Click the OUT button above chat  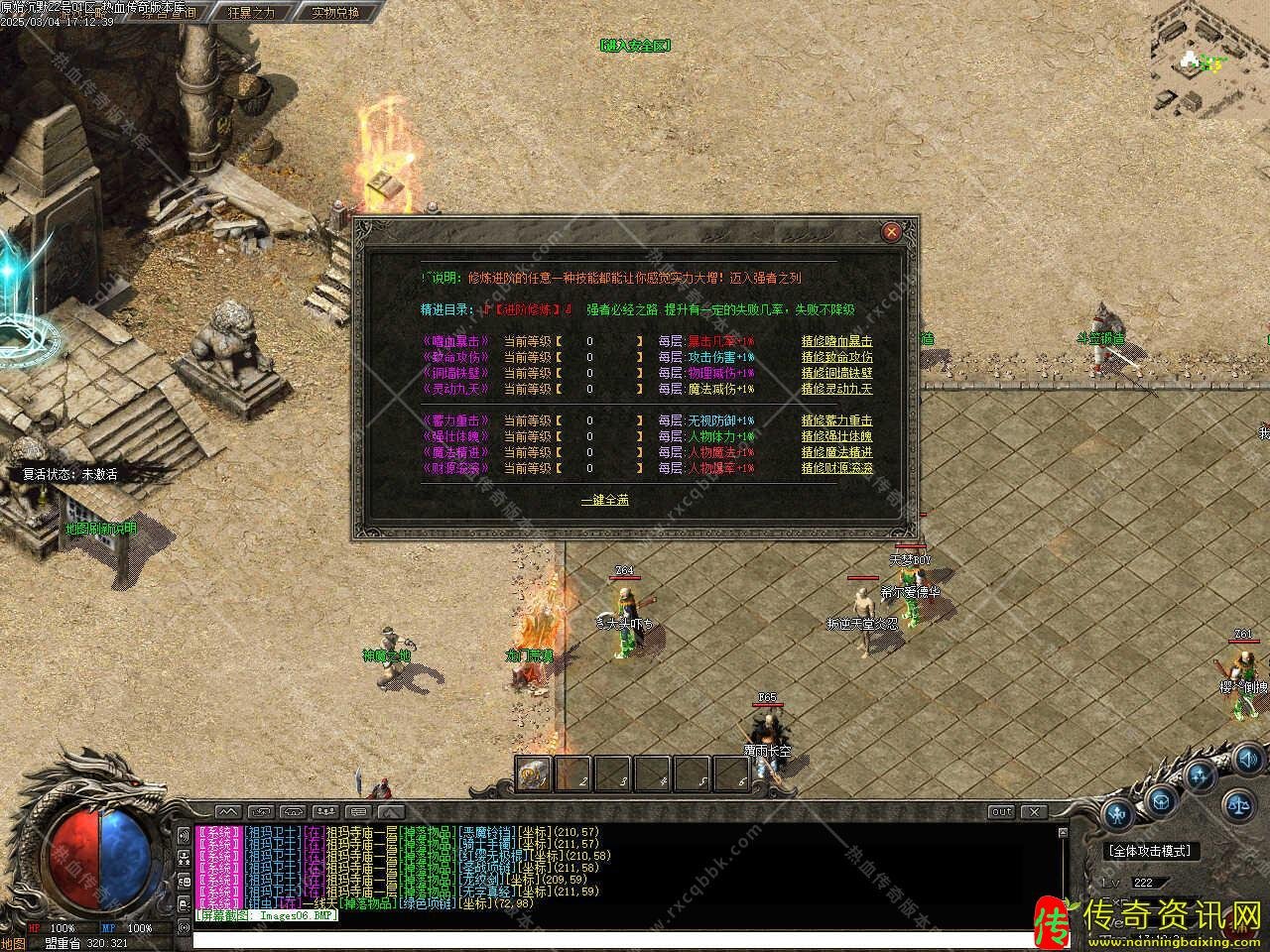tap(1001, 812)
